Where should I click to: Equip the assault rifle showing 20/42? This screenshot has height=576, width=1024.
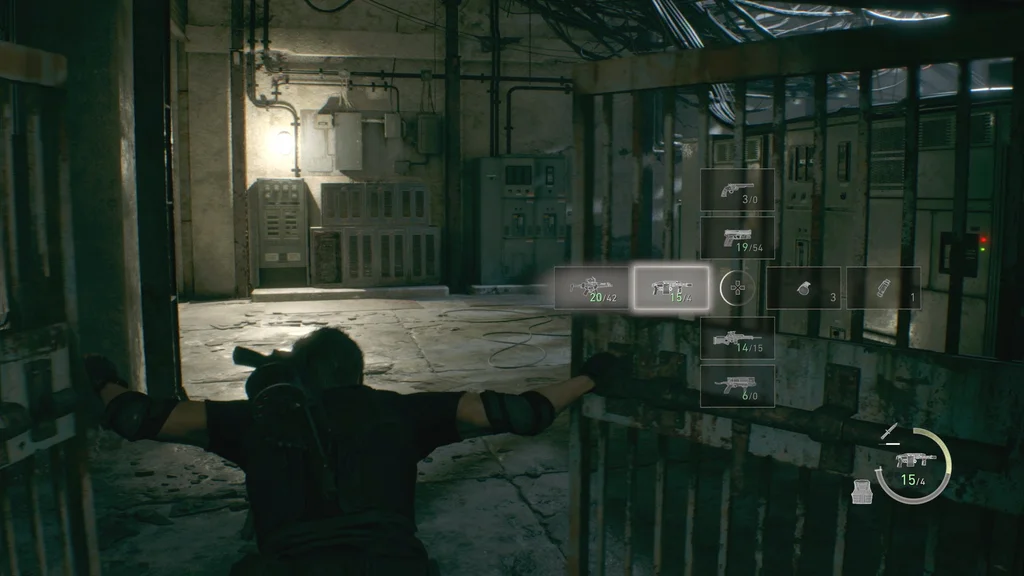(x=592, y=287)
